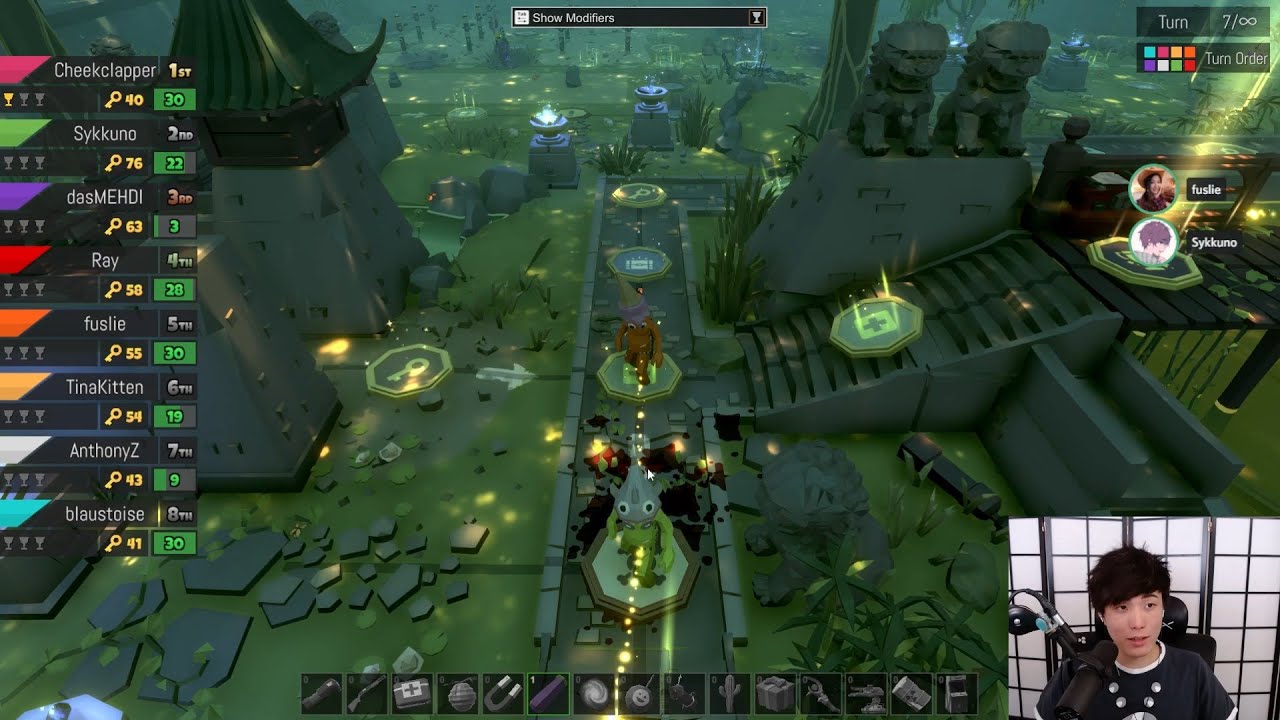Click Sykkuno's voice chat avatar
This screenshot has width=1280, height=720.
click(1153, 243)
